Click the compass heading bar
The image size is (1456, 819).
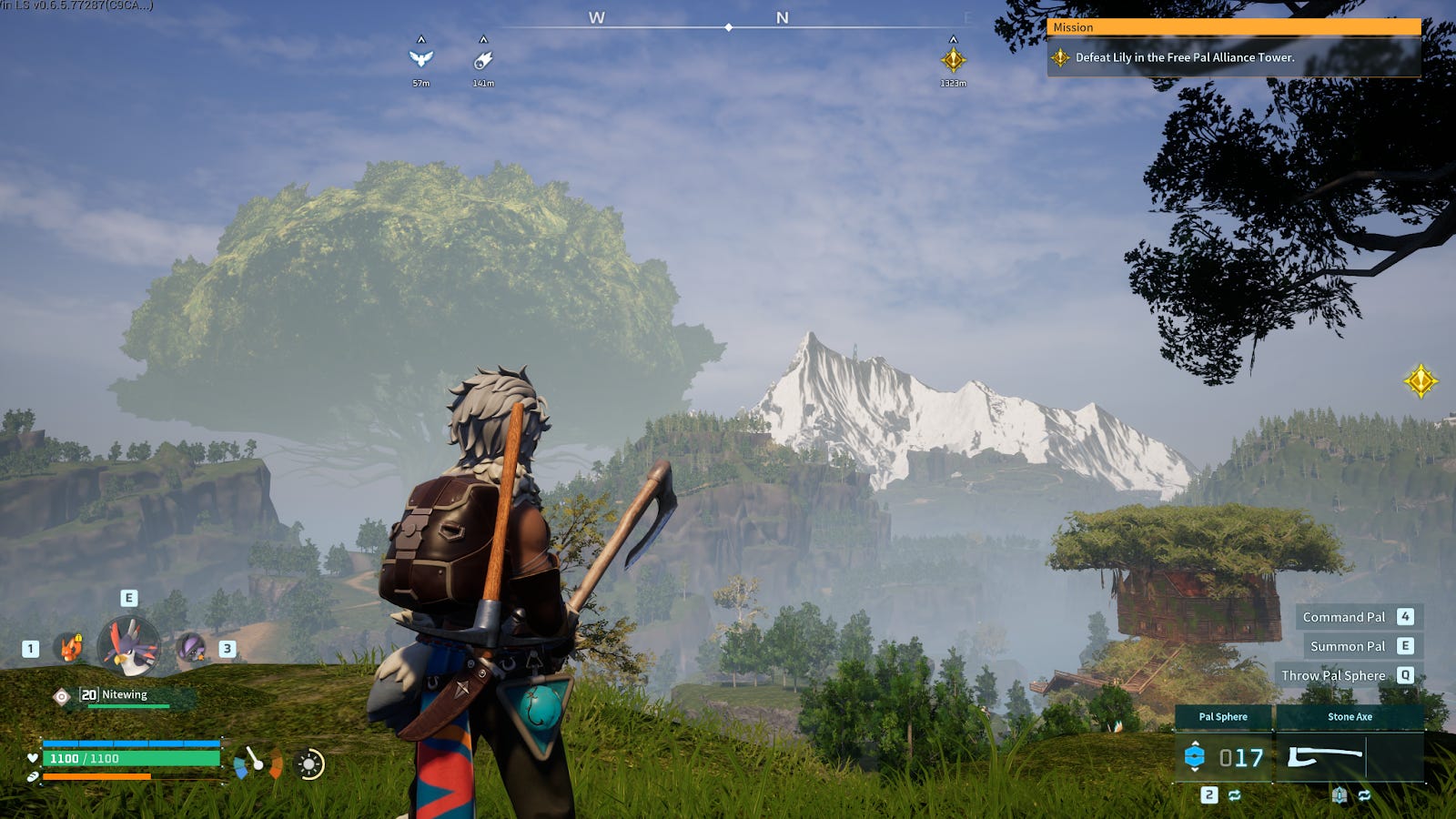[728, 27]
